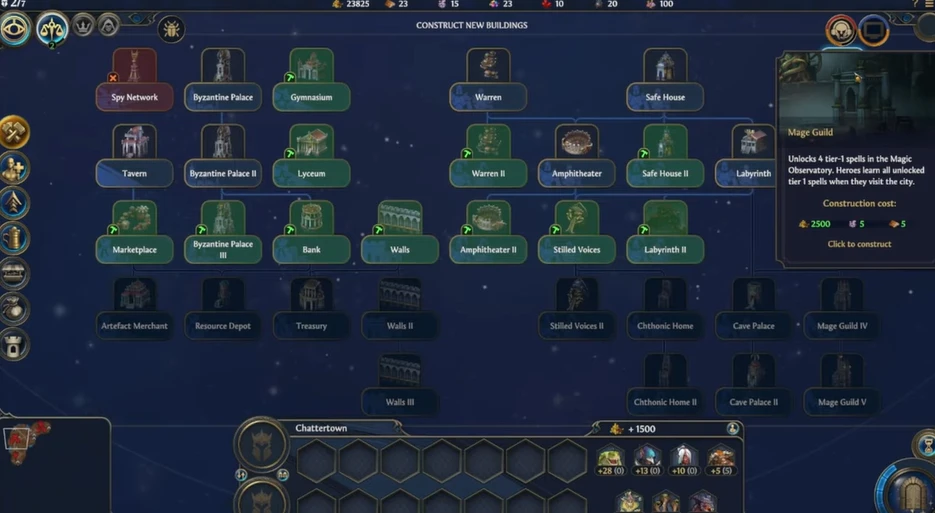Select the balance scales icon
Screen dimensions: 935x513
coord(52,30)
